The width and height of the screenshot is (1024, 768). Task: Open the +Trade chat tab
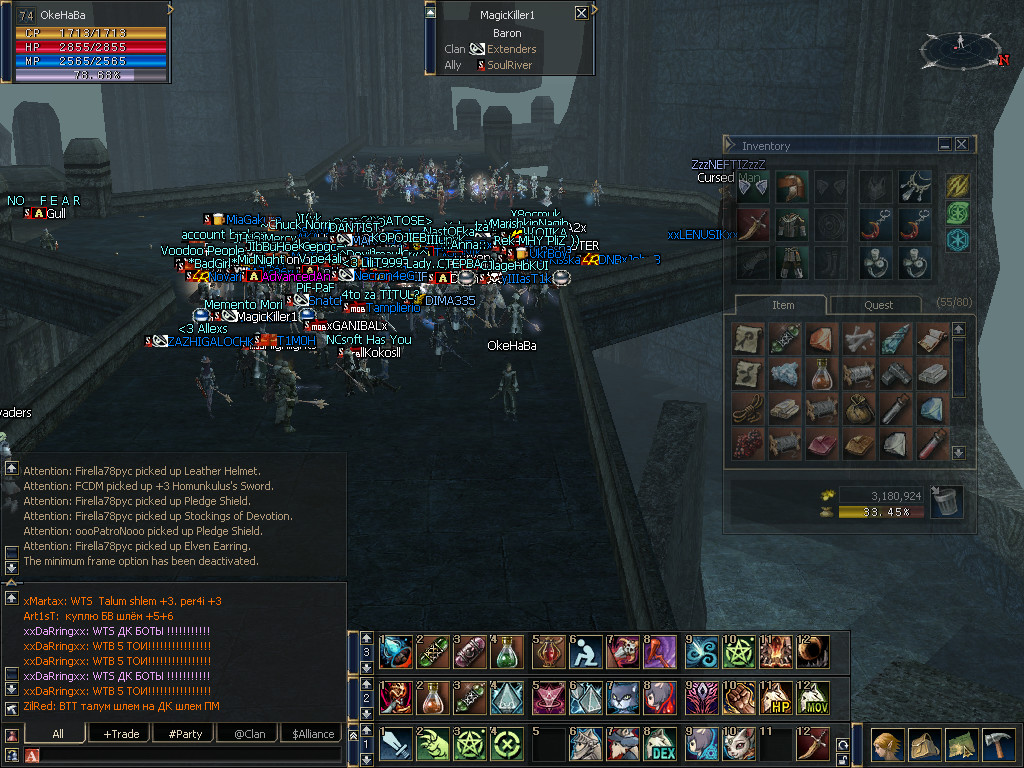tap(121, 733)
